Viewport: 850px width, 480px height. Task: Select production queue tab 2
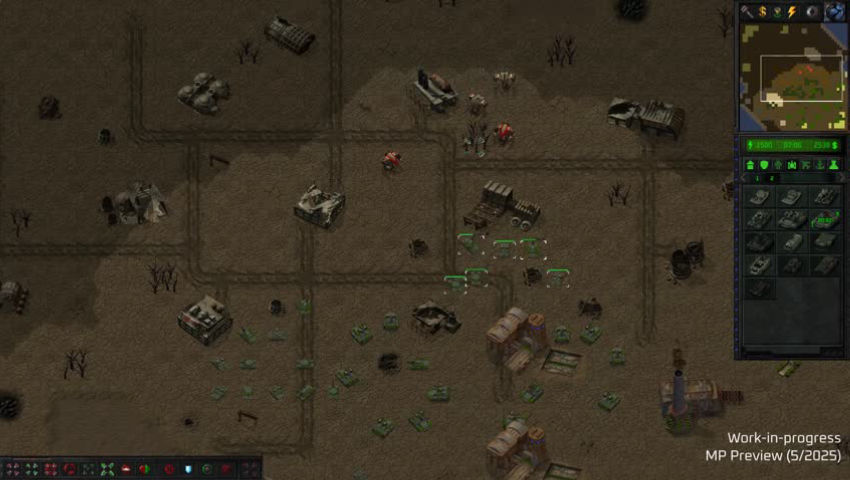click(771, 178)
